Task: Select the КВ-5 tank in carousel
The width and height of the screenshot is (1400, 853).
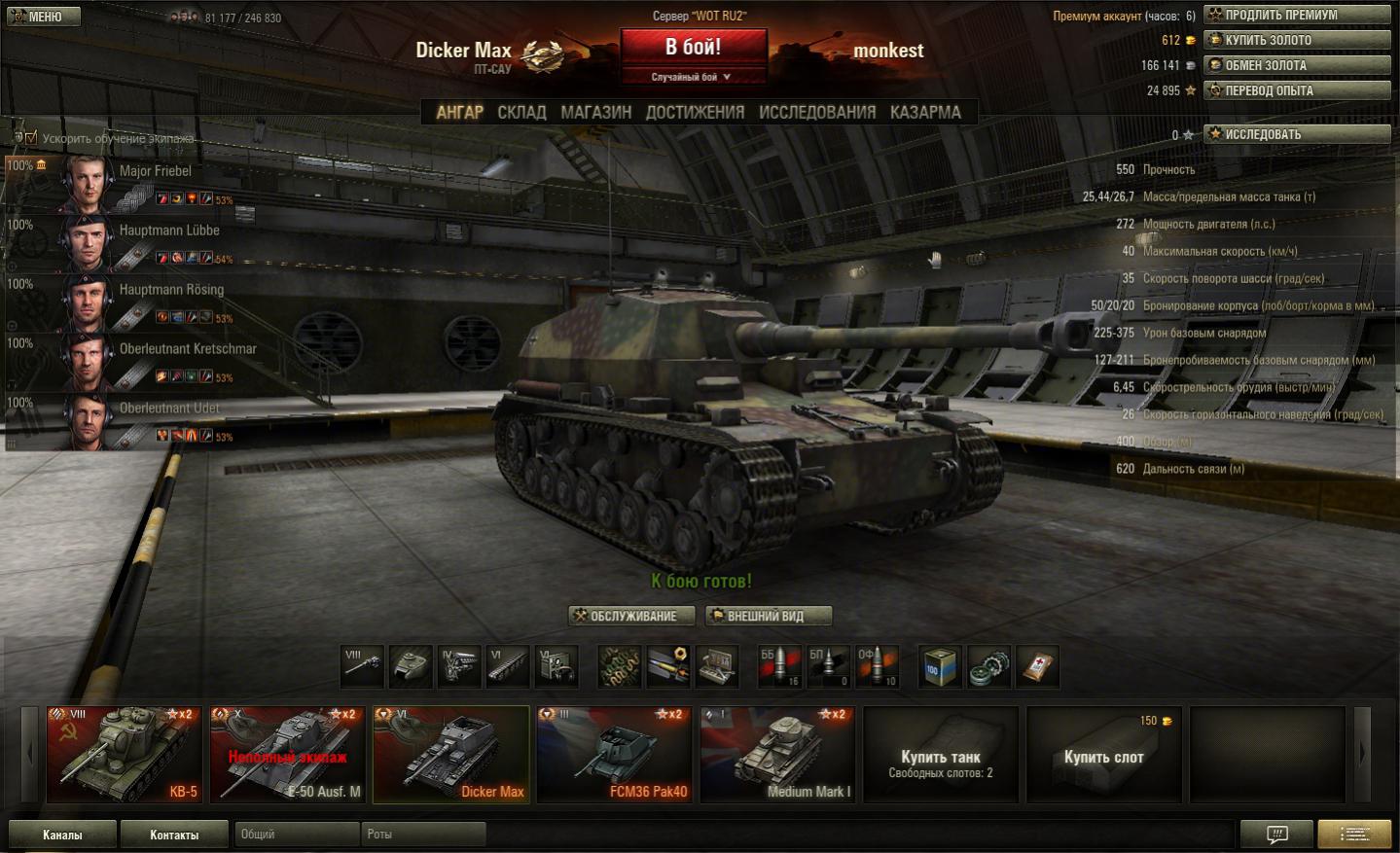Action: pyautogui.click(x=124, y=755)
